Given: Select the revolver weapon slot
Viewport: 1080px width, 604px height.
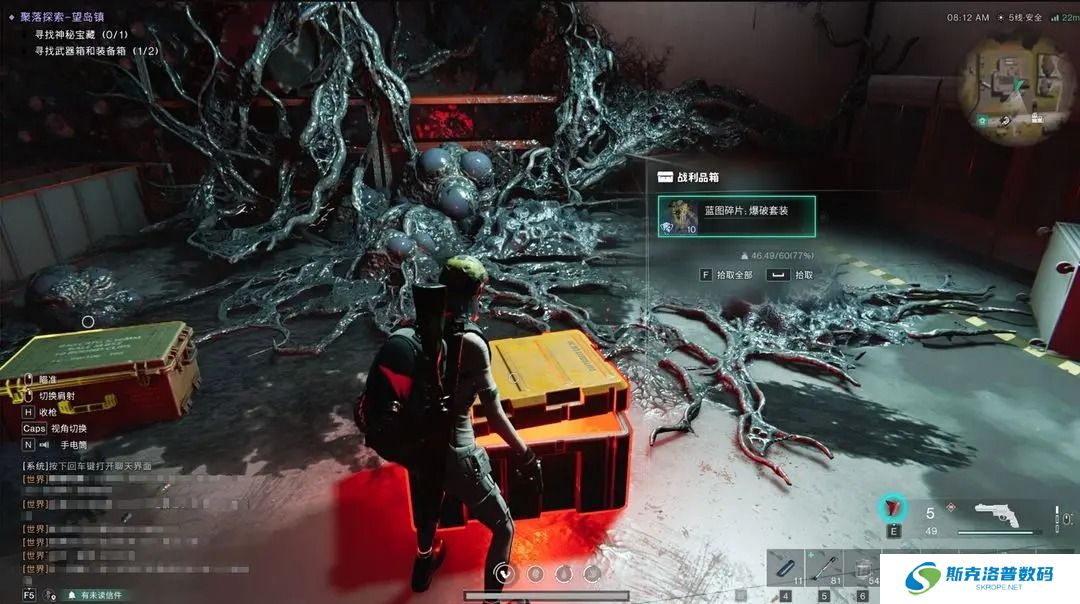Looking at the screenshot, I should 994,517.
